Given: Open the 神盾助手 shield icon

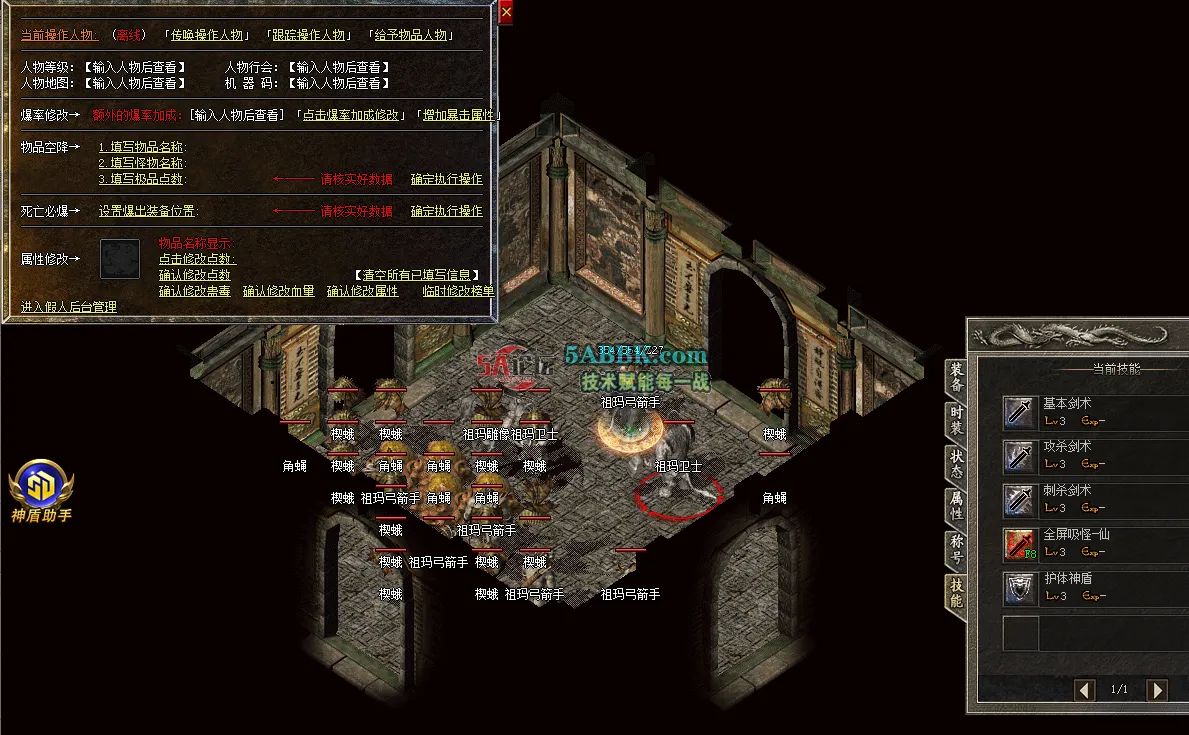Looking at the screenshot, I should tap(41, 486).
